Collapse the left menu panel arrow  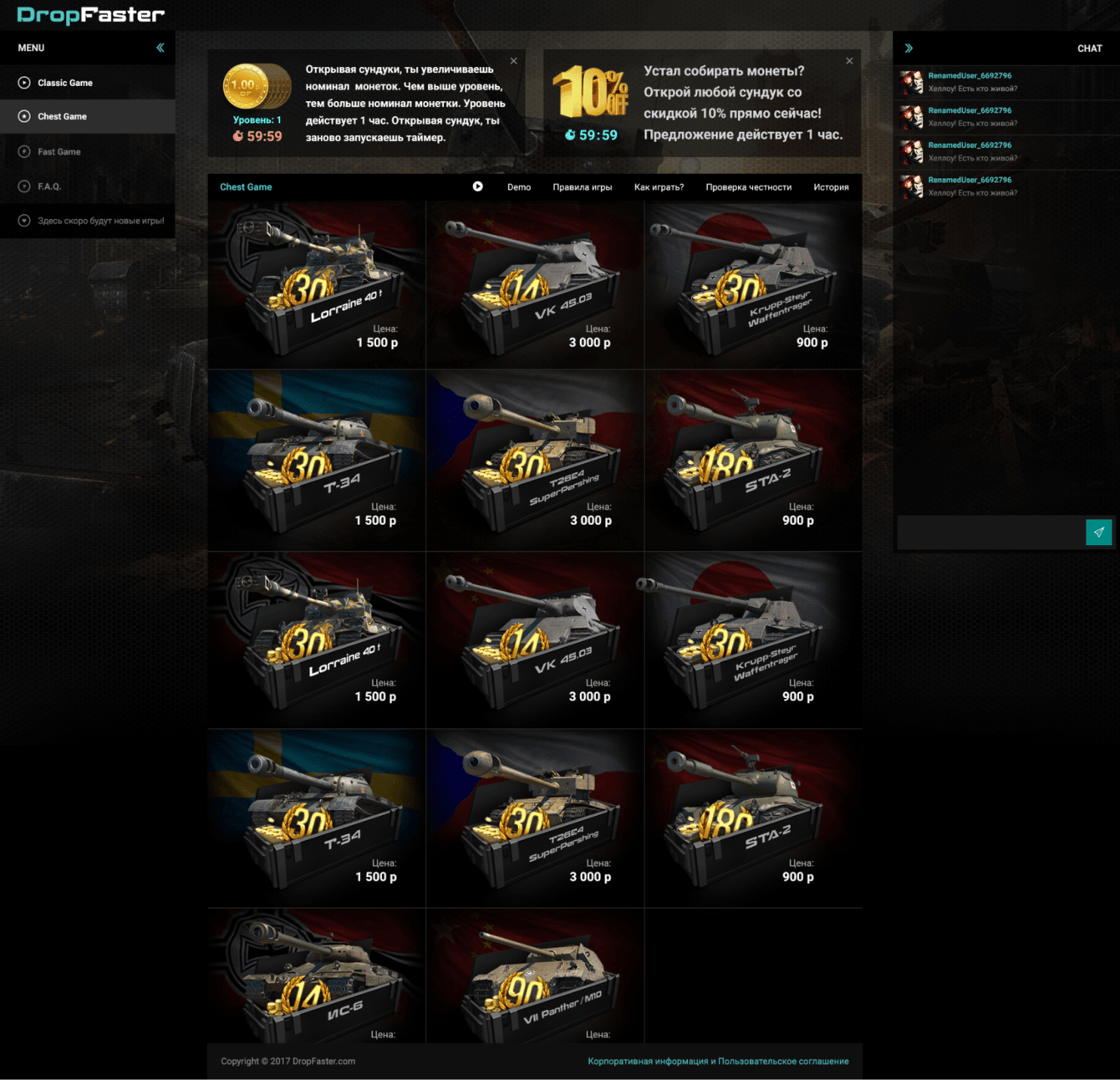point(160,48)
